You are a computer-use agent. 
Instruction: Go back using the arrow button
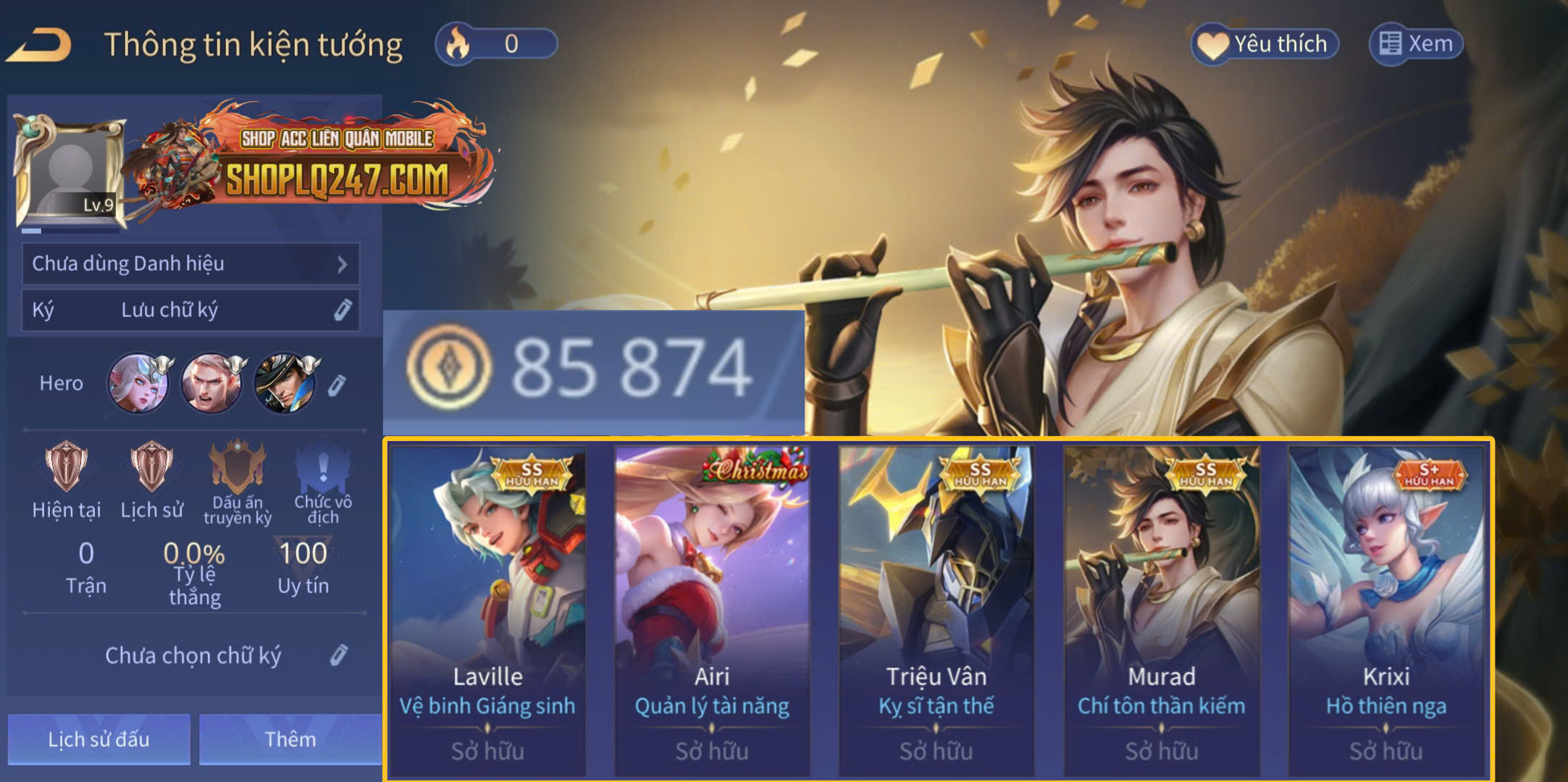coord(40,45)
